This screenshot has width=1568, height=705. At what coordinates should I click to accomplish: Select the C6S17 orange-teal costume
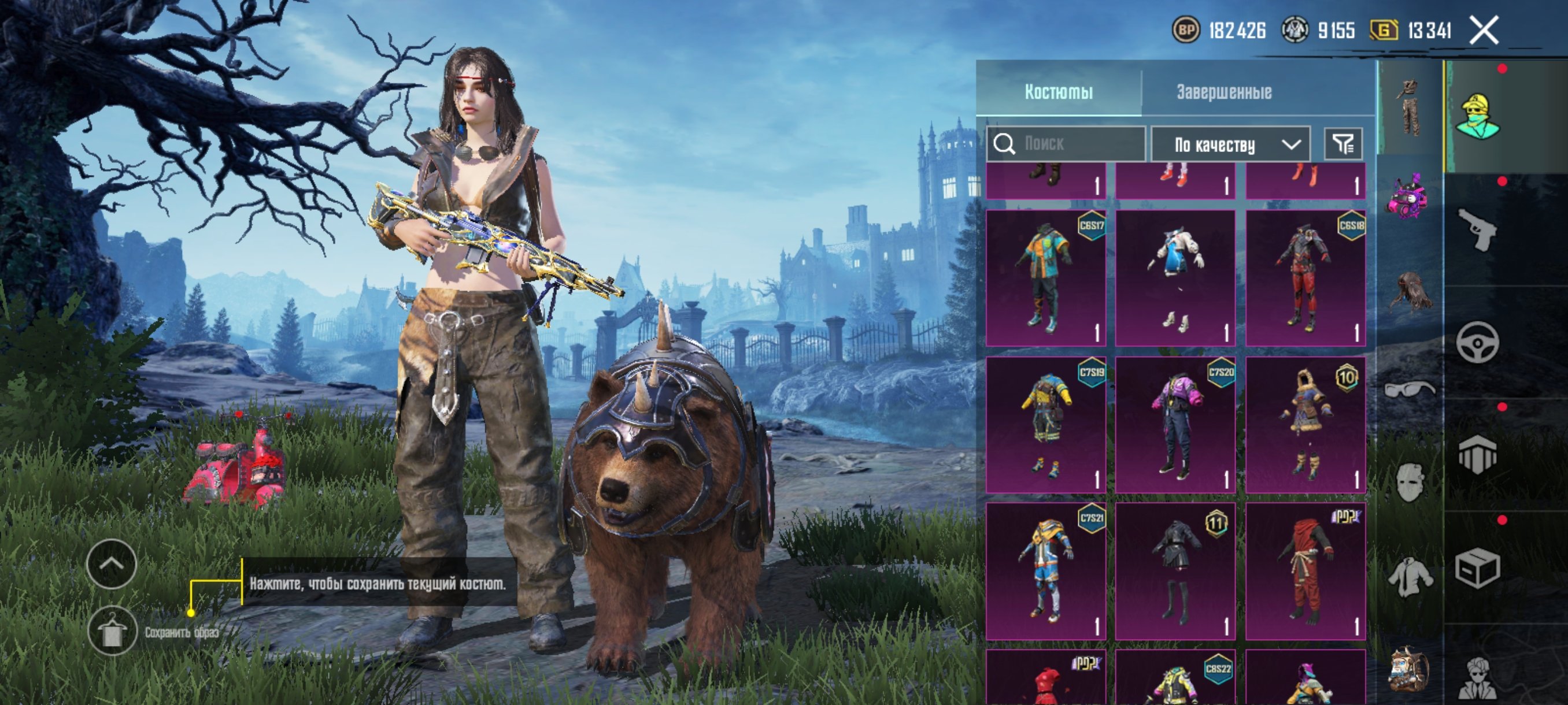pos(1046,278)
